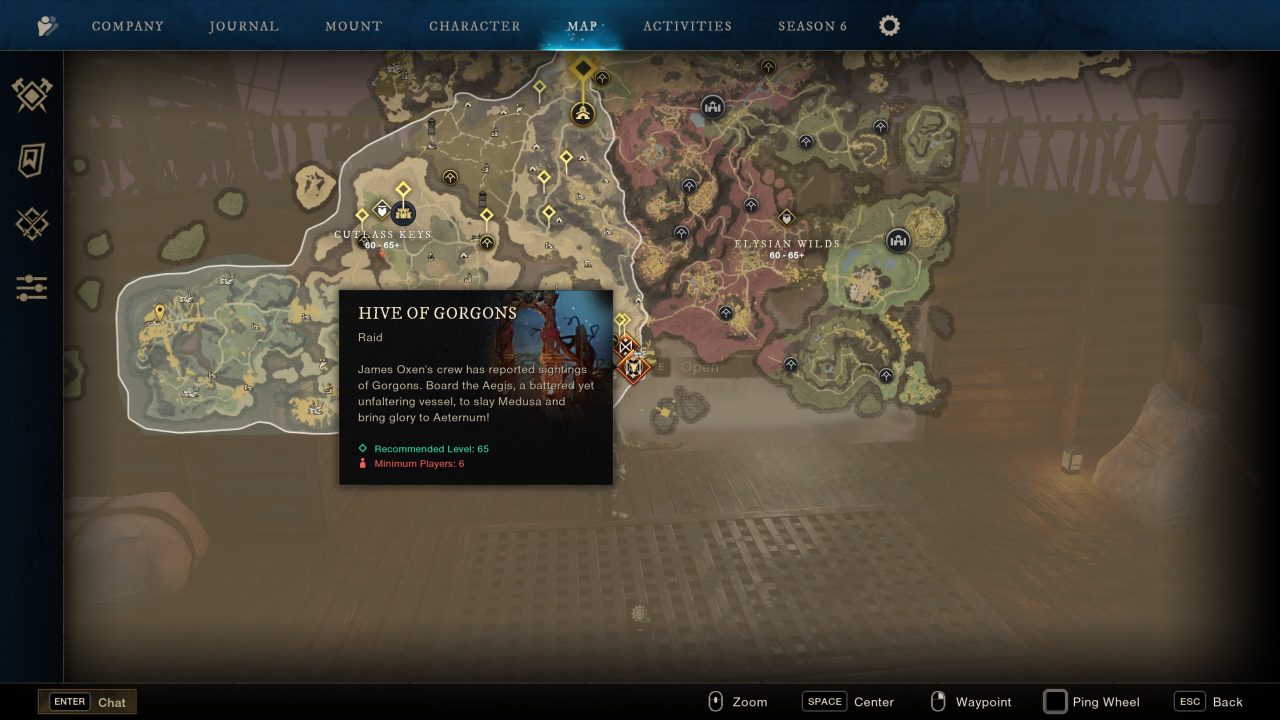Select a yellow quest diamond marker in Cutlass Keys

coord(402,188)
